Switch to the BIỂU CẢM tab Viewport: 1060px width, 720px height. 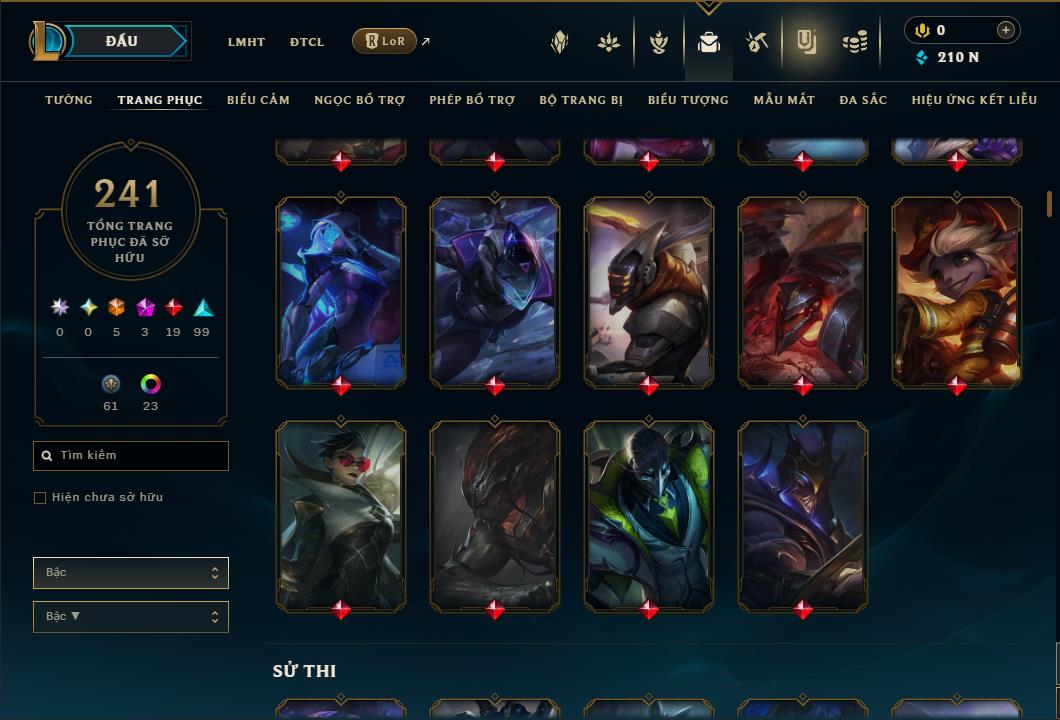(258, 100)
